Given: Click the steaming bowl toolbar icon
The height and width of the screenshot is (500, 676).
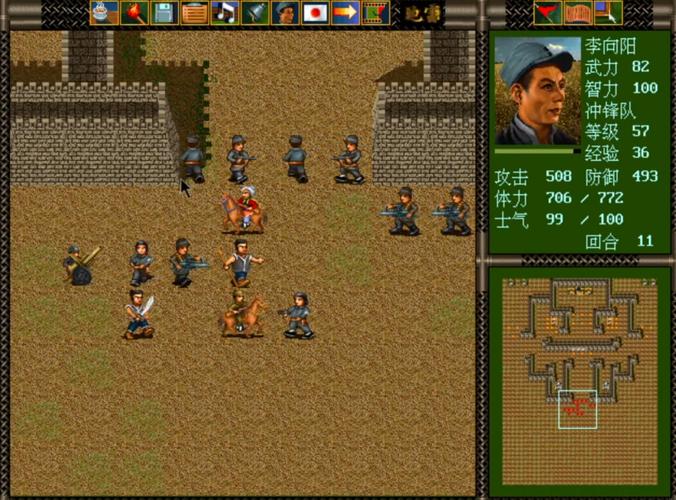Looking at the screenshot, I should point(101,13).
